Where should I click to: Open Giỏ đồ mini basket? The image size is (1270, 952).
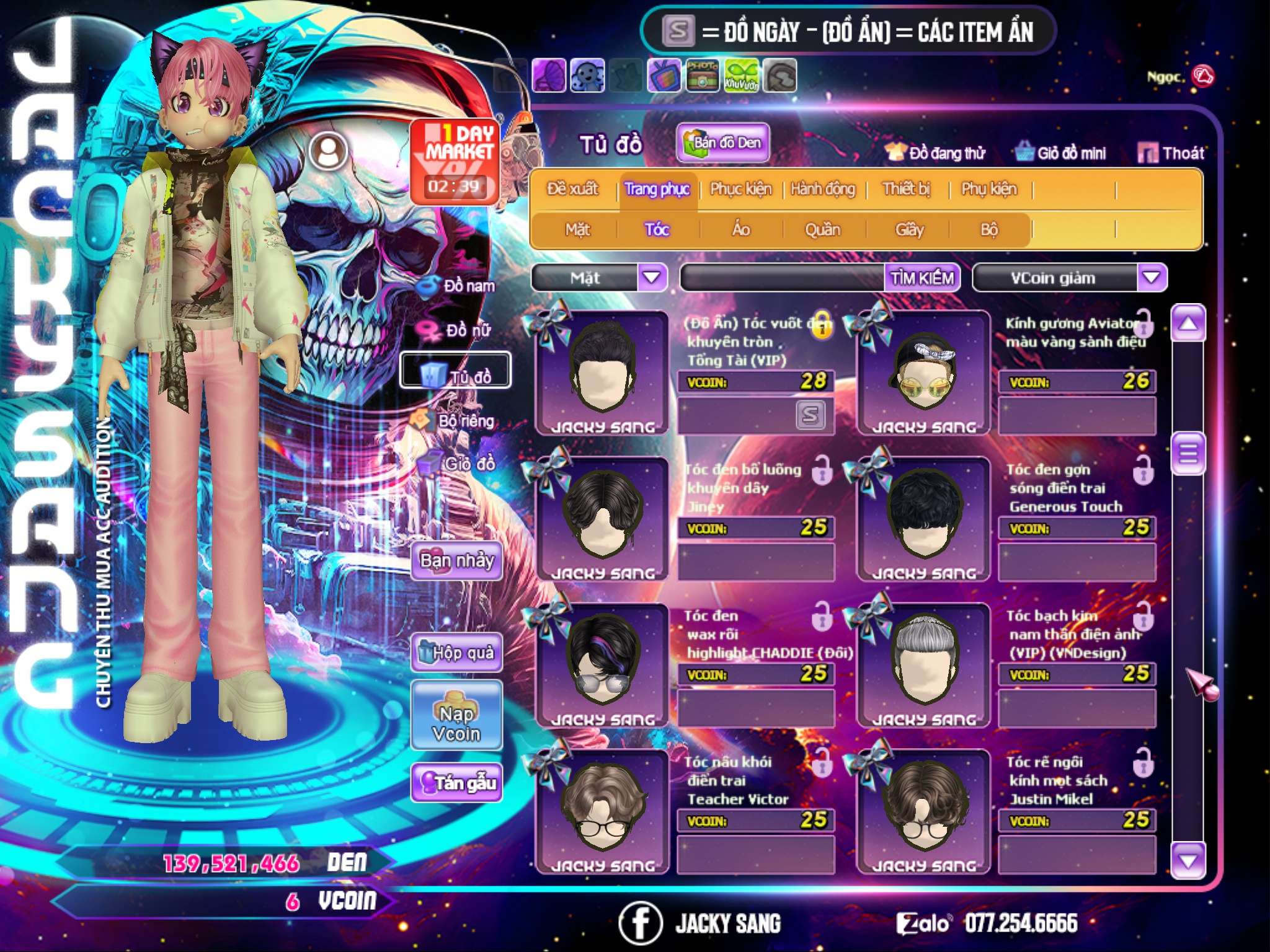pos(1061,153)
